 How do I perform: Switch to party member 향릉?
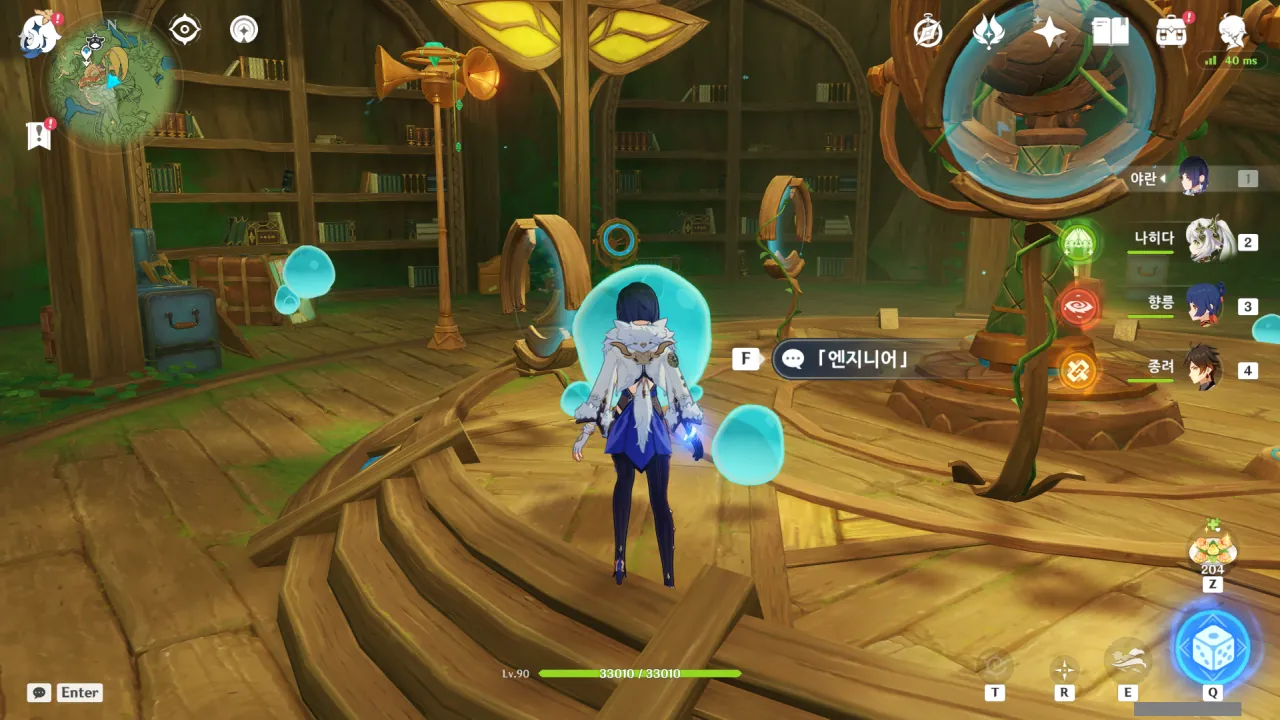1204,305
